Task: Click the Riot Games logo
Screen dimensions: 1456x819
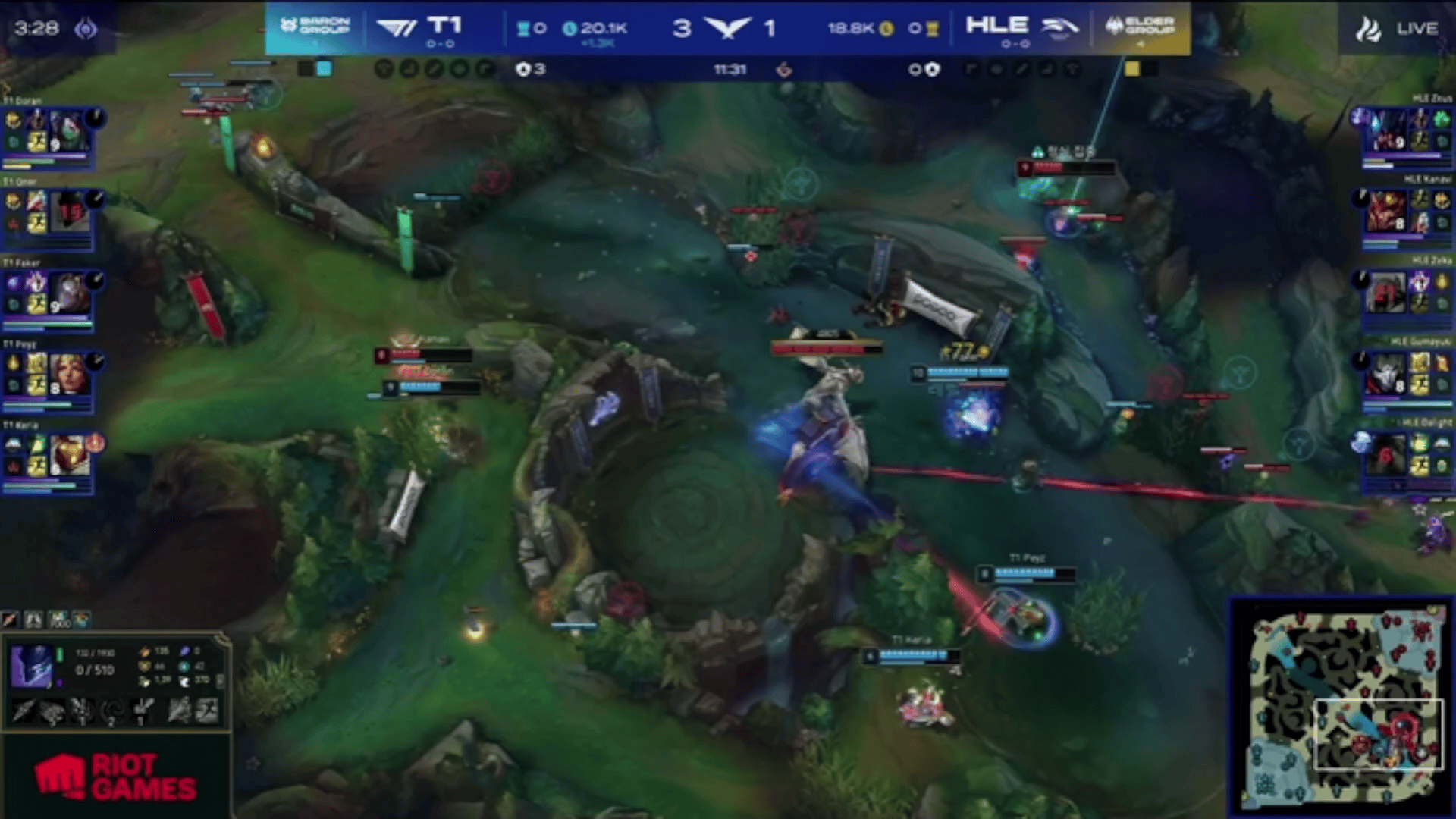Action: pos(115,777)
